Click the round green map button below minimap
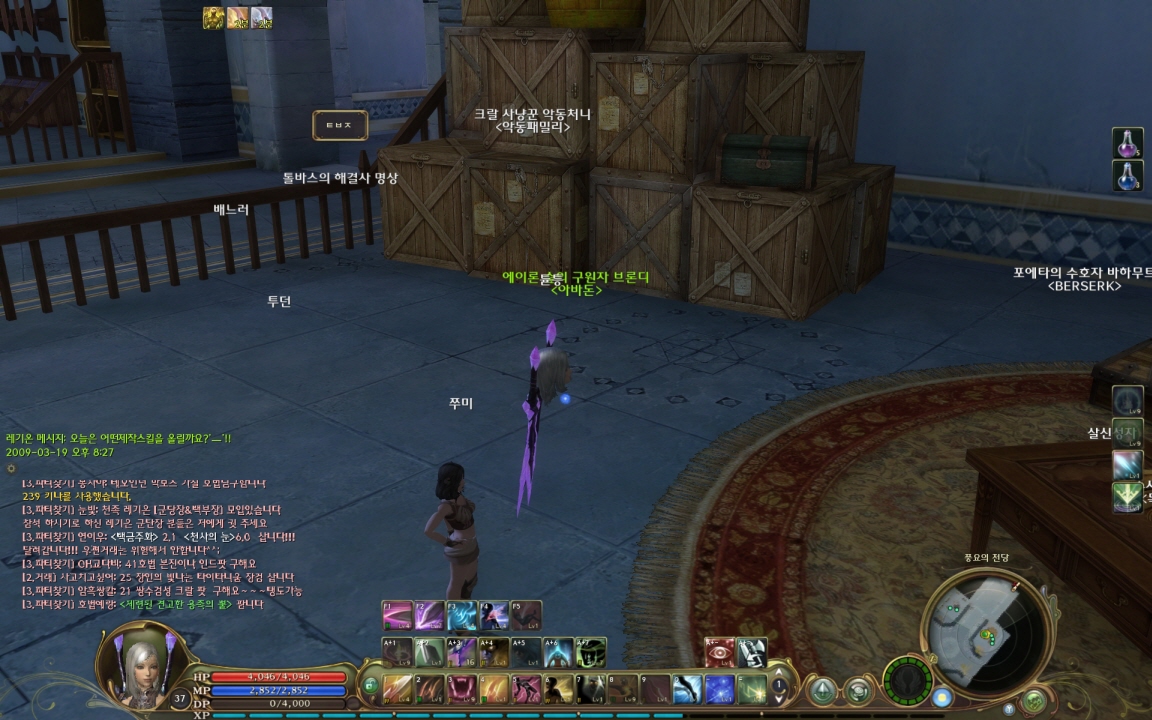 1033,701
